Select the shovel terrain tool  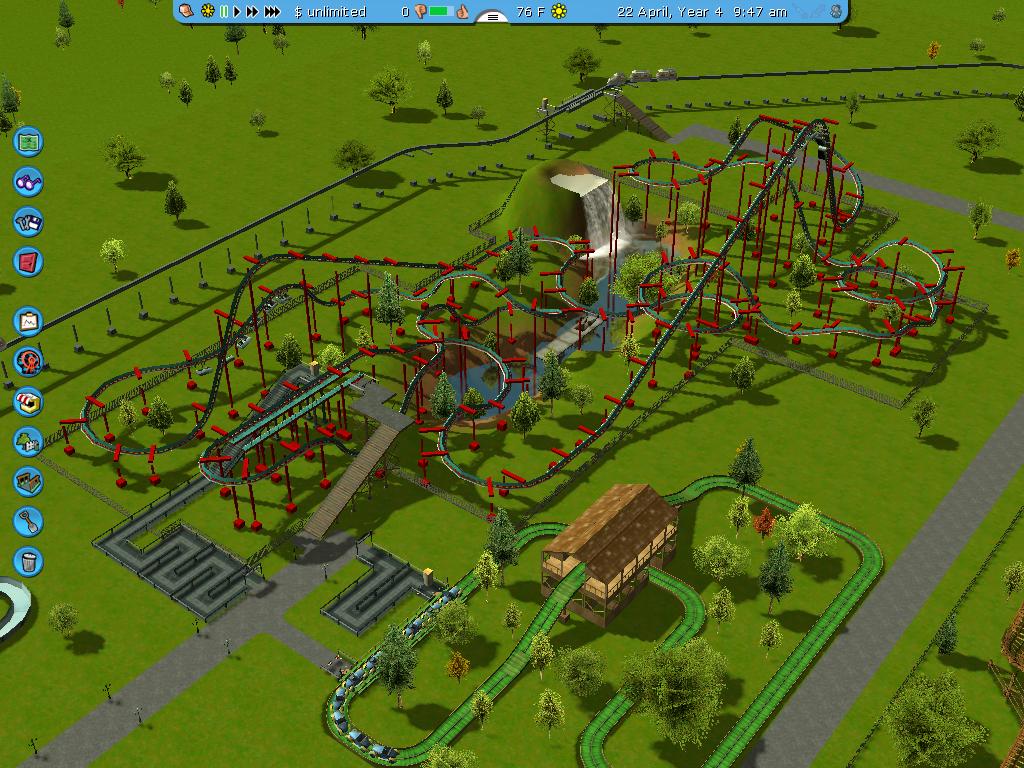pyautogui.click(x=28, y=521)
